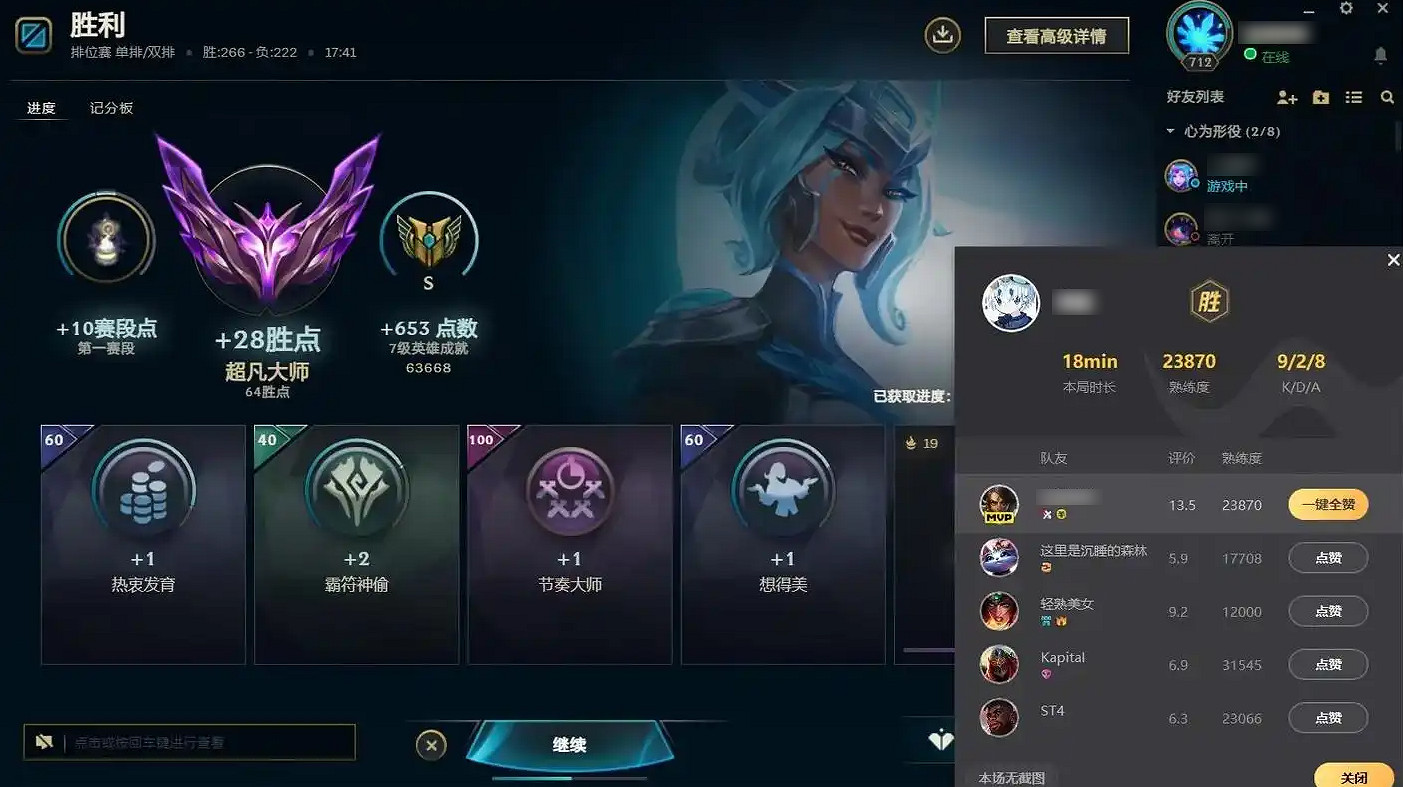The image size is (1403, 787).
Task: Select the 进度 tab
Action: [42, 107]
